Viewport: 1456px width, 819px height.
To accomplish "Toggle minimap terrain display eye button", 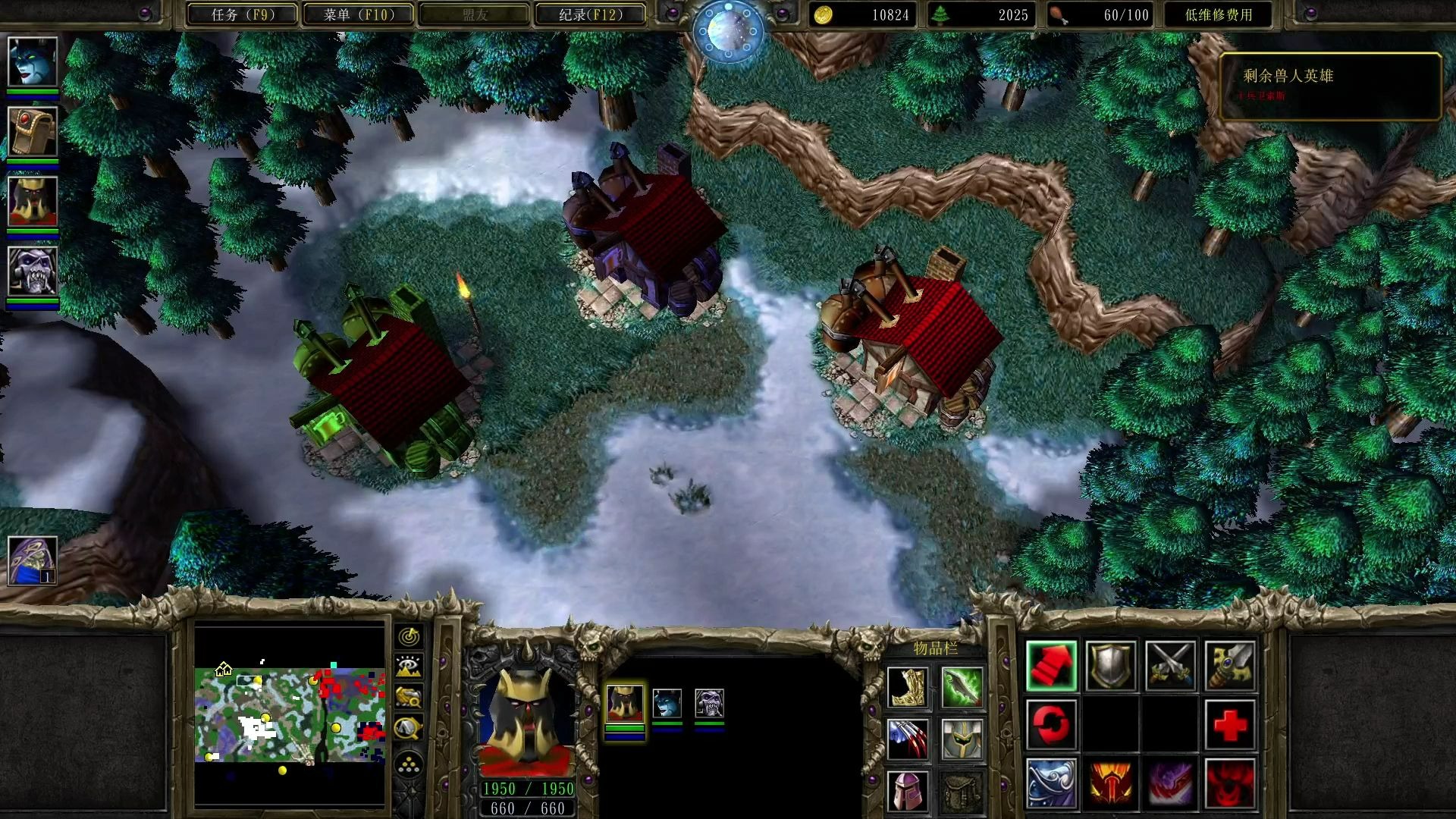I will [x=409, y=667].
